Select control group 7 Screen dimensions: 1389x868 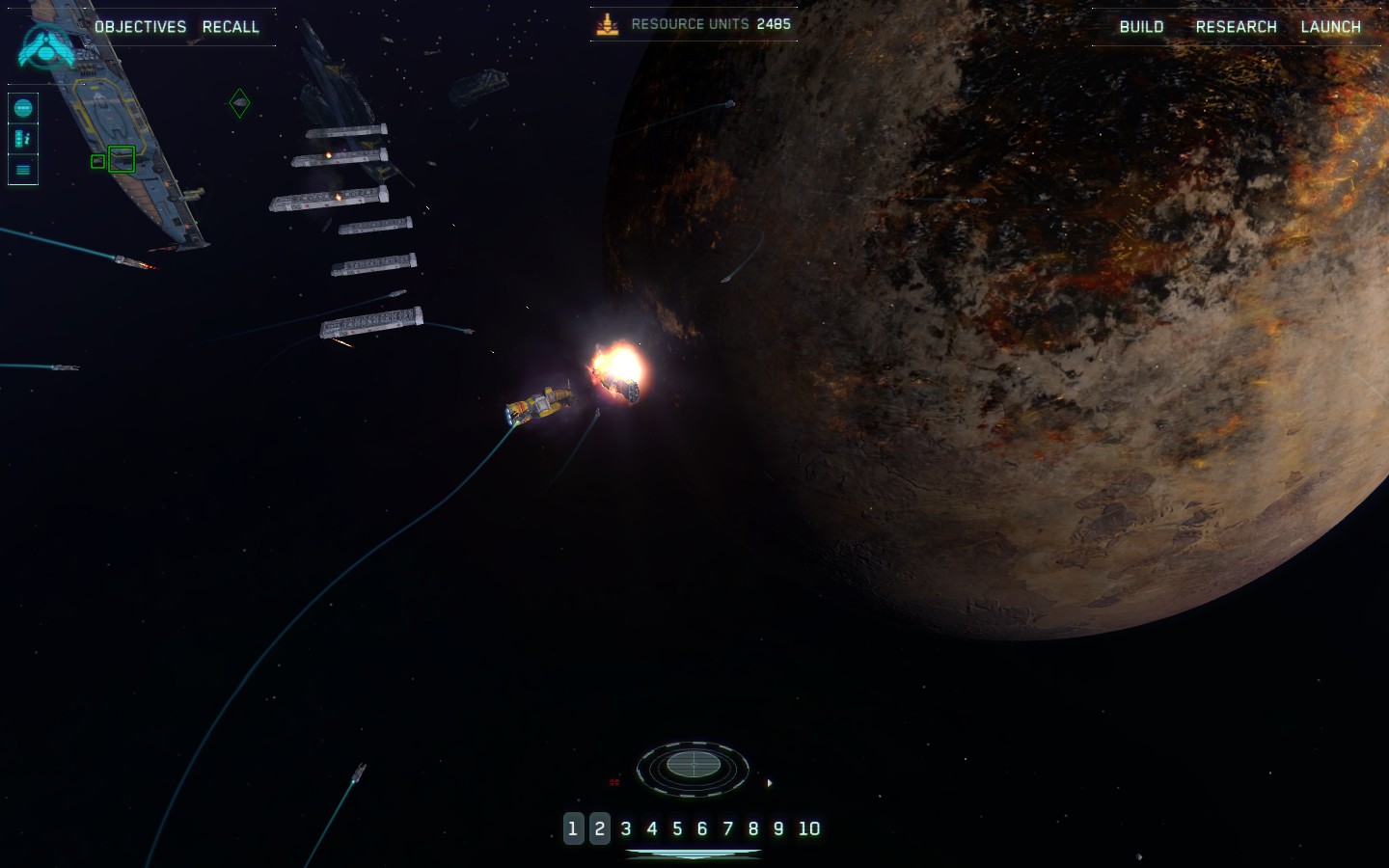(728, 828)
